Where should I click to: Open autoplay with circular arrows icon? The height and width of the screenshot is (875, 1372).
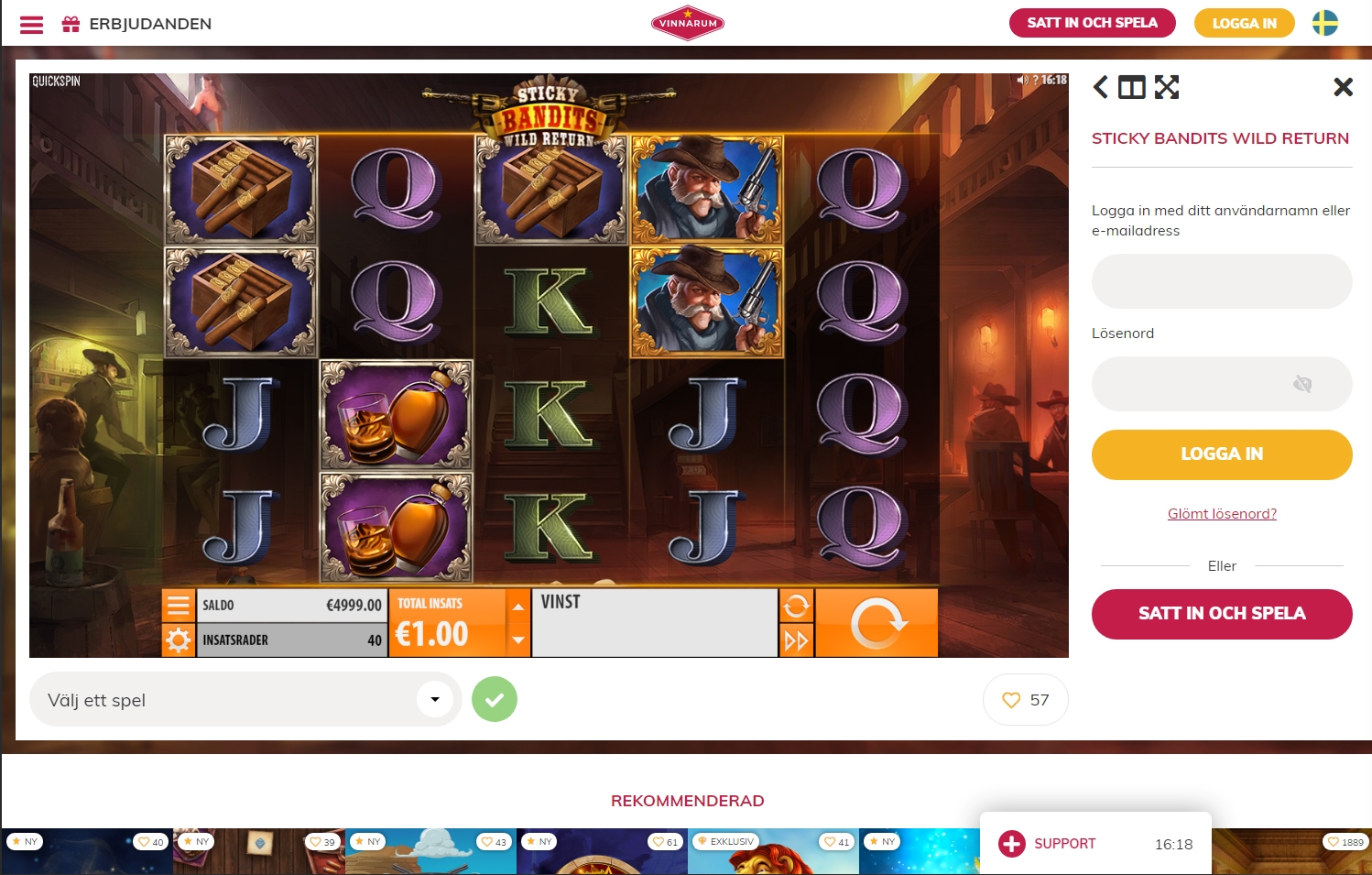796,606
